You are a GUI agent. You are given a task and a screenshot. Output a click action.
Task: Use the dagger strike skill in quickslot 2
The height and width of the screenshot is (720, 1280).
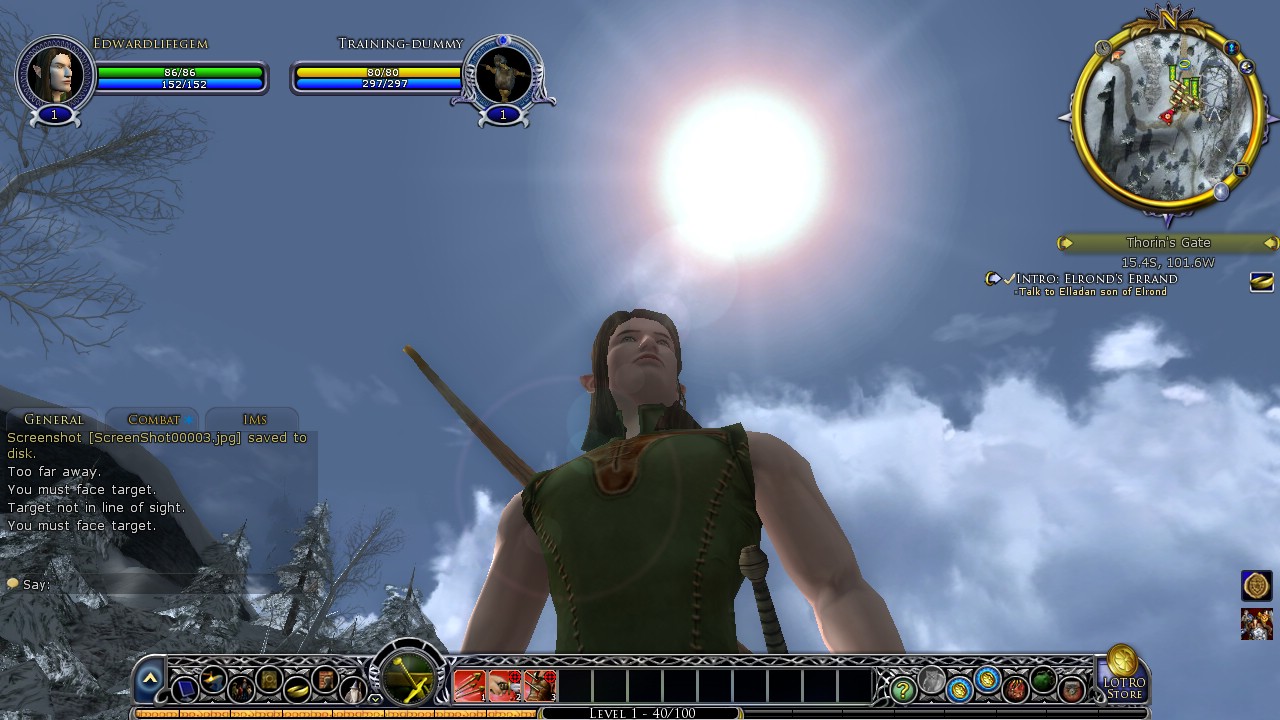(x=504, y=686)
